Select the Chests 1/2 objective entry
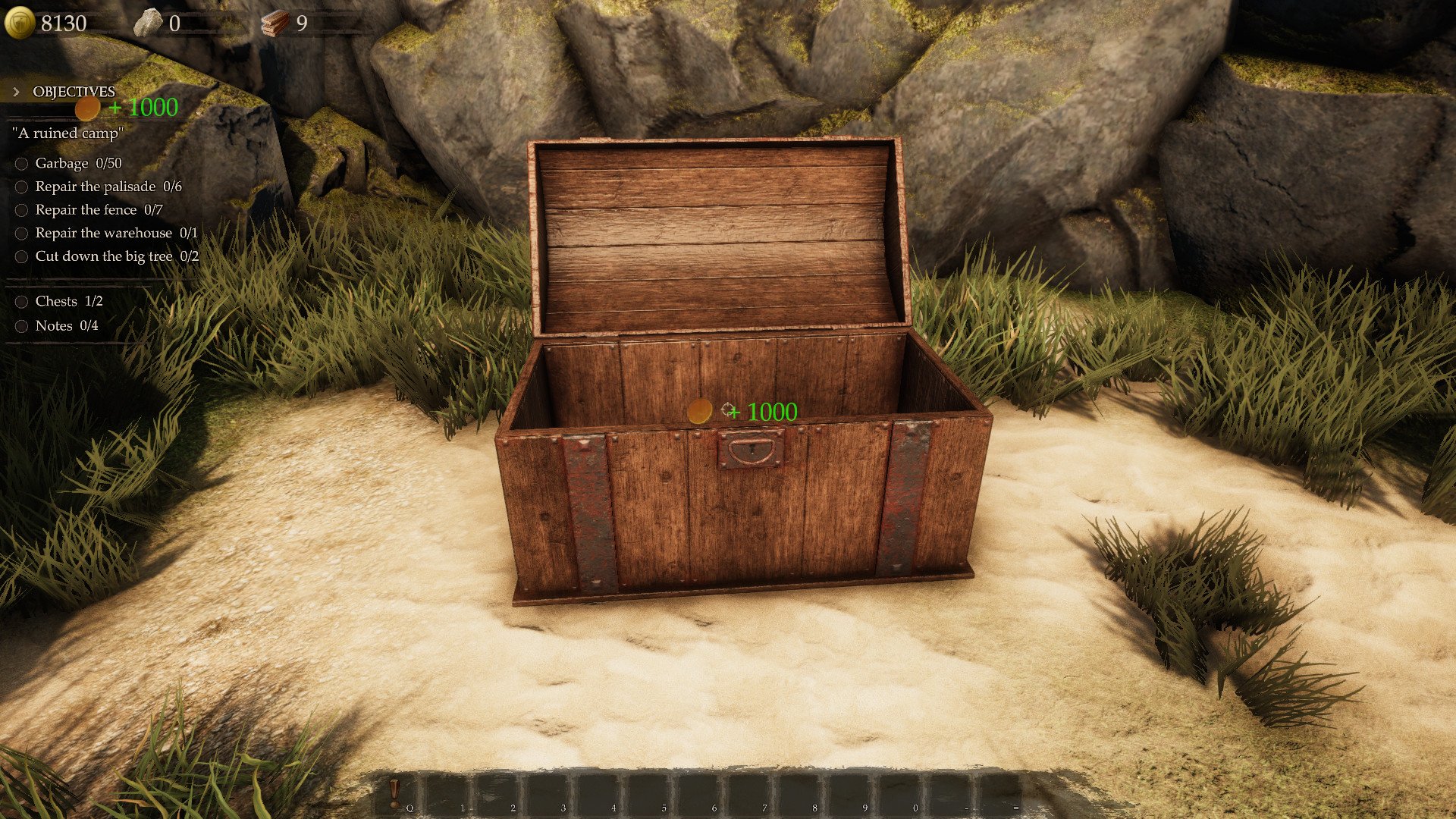 tap(68, 302)
